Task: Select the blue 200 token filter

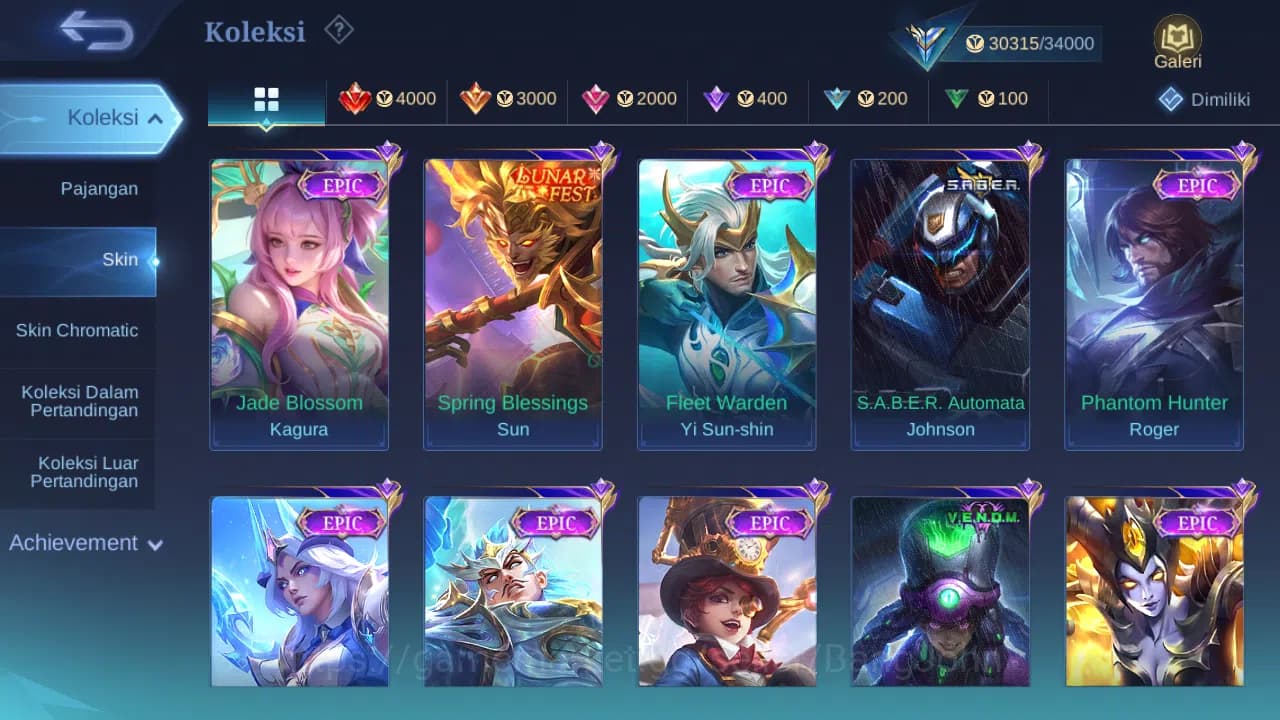Action: (867, 99)
